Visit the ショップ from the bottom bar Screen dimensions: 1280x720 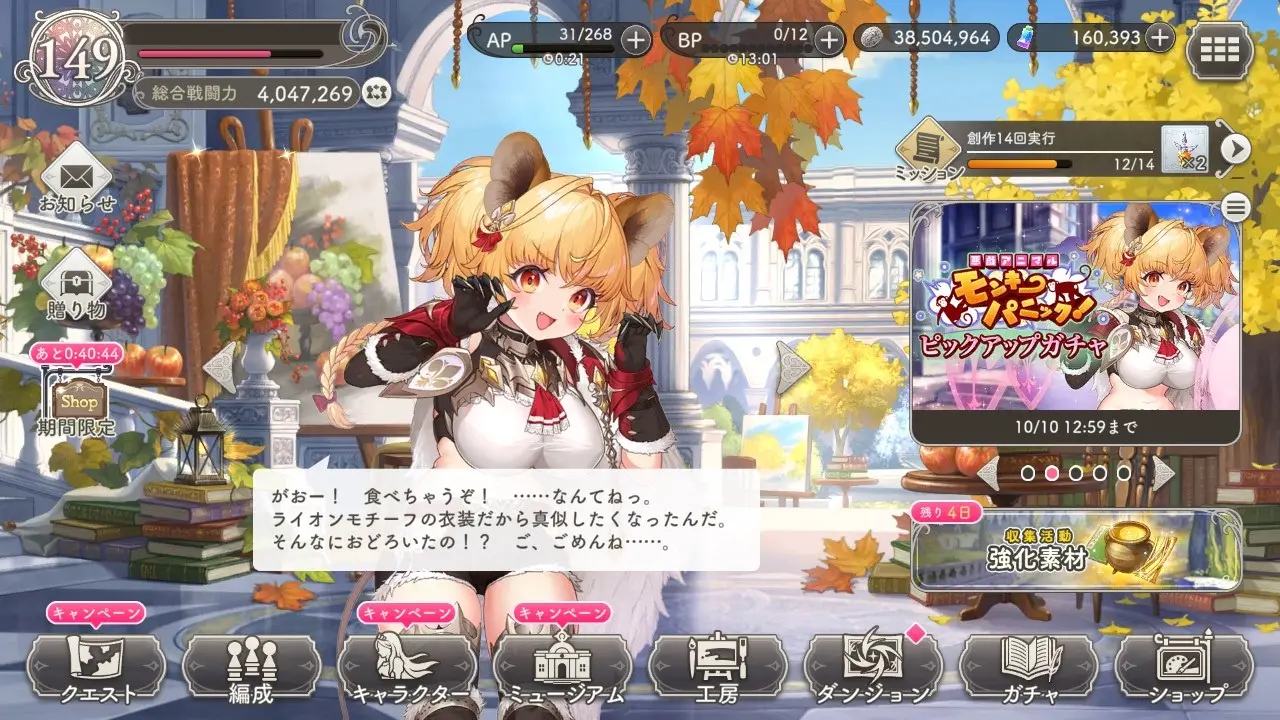coord(1185,667)
